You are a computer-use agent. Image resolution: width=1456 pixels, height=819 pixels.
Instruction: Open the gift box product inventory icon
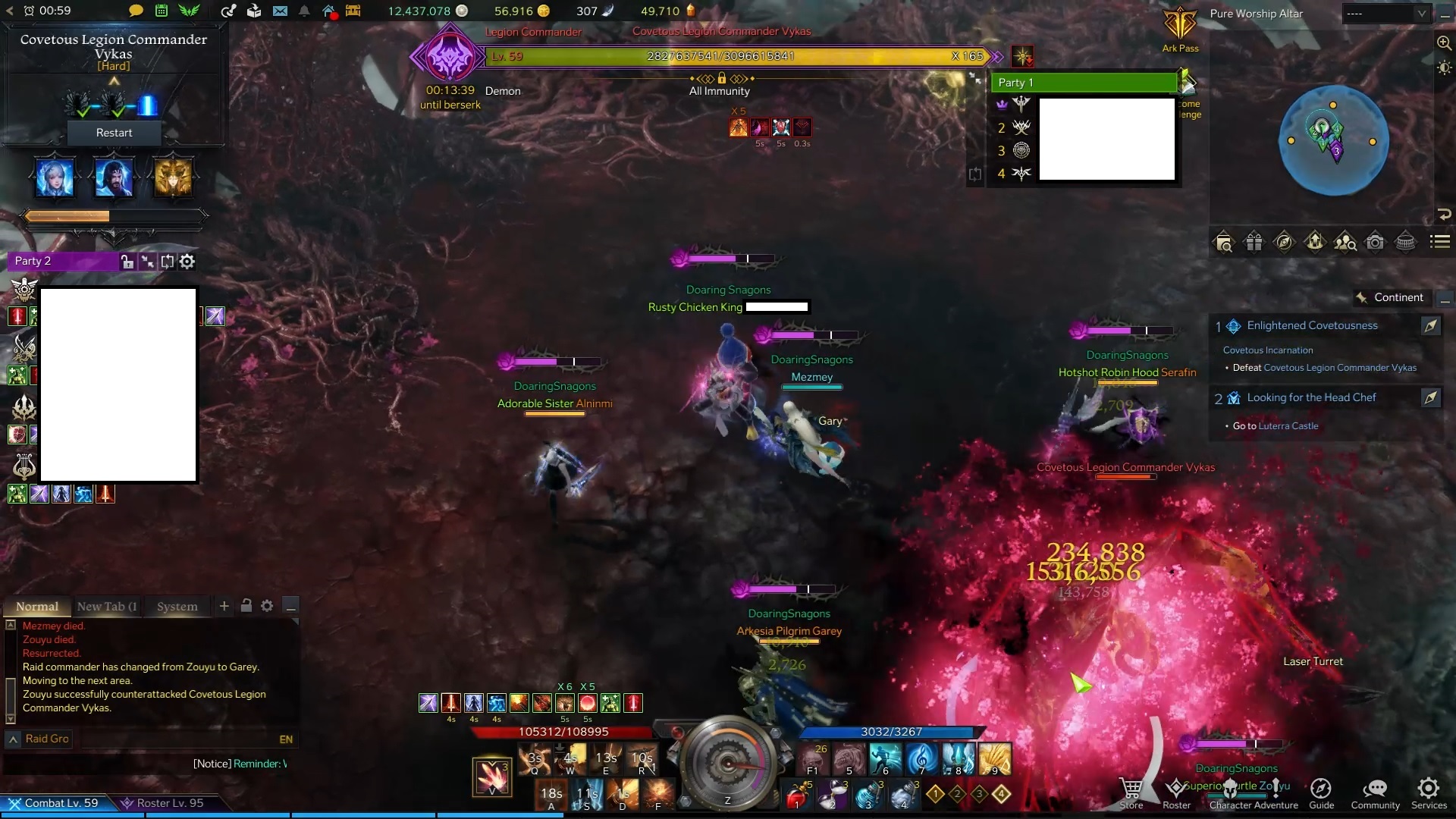pos(1254,241)
